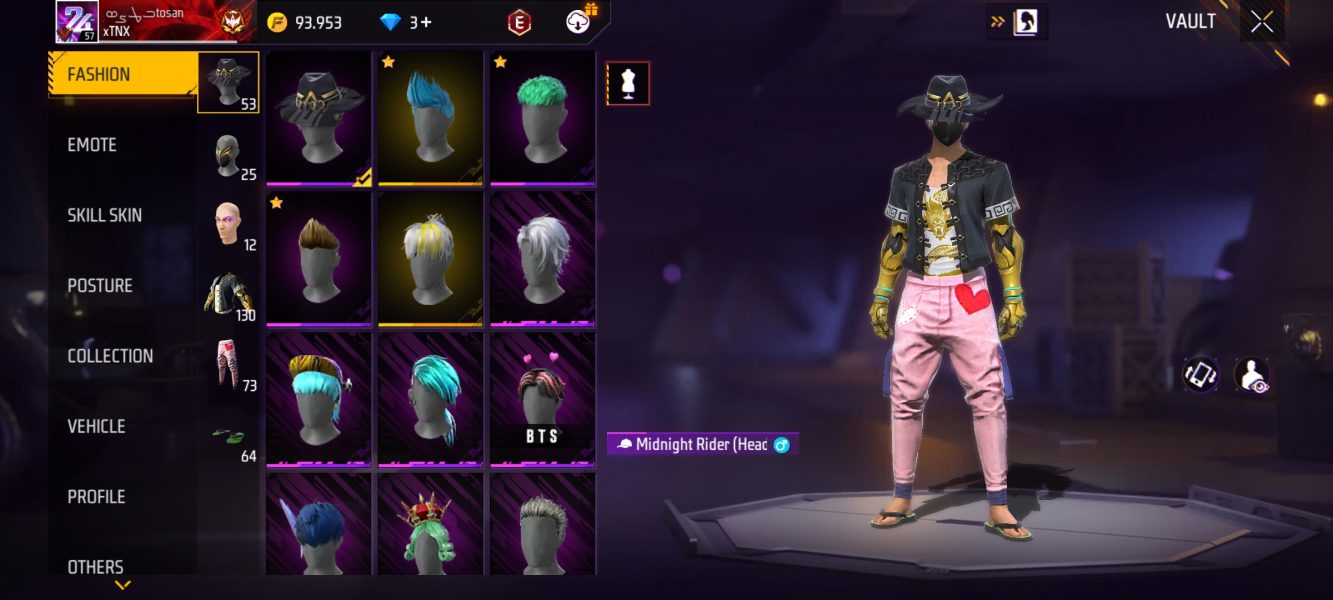This screenshot has height=600, width=1333.
Task: Open the mask subcategory with 25 items
Action: pos(229,156)
